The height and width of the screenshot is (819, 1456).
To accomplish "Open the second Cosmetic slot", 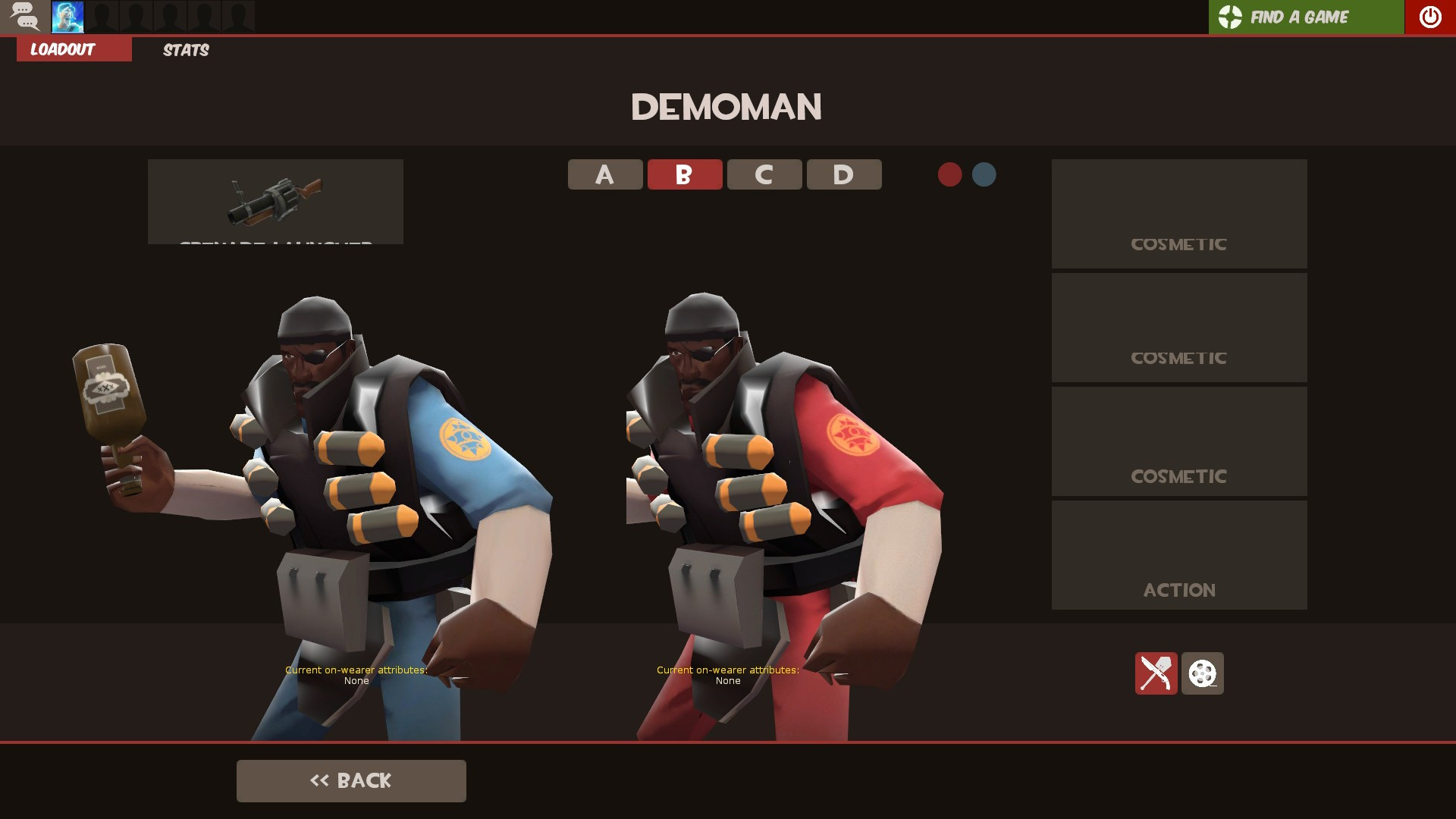I will click(x=1178, y=327).
